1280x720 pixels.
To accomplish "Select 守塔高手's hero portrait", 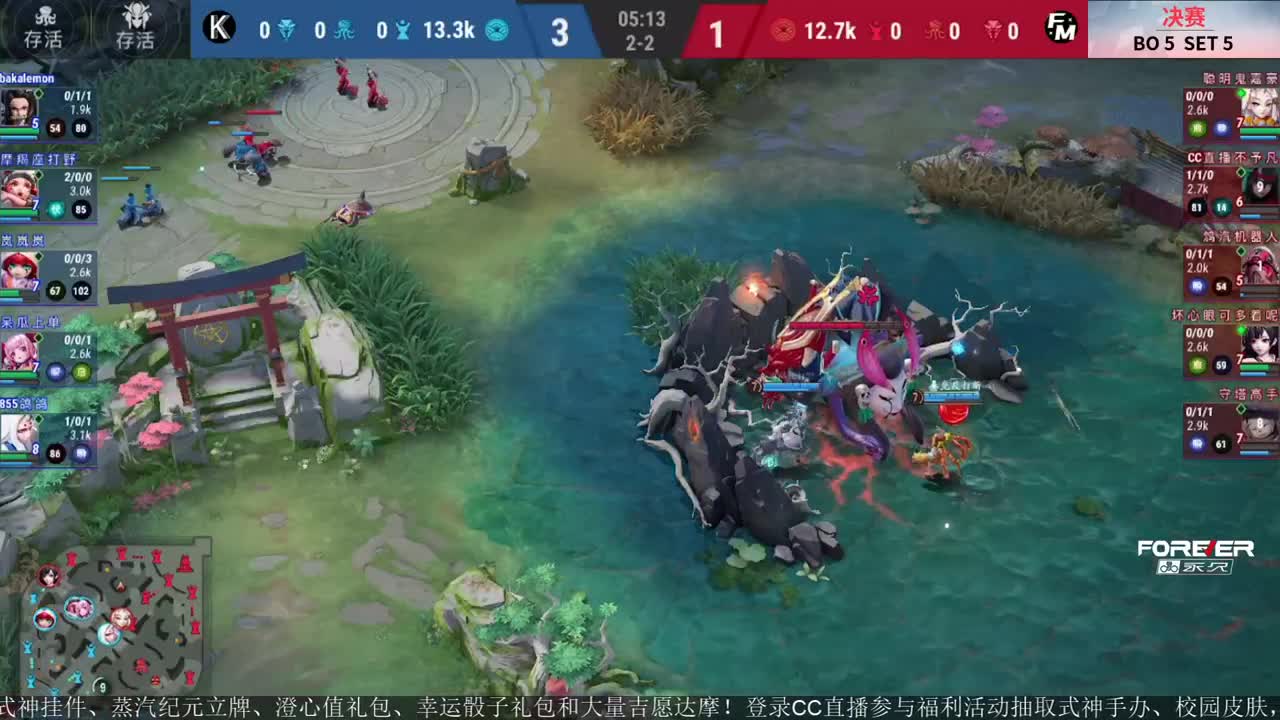I will [1258, 430].
